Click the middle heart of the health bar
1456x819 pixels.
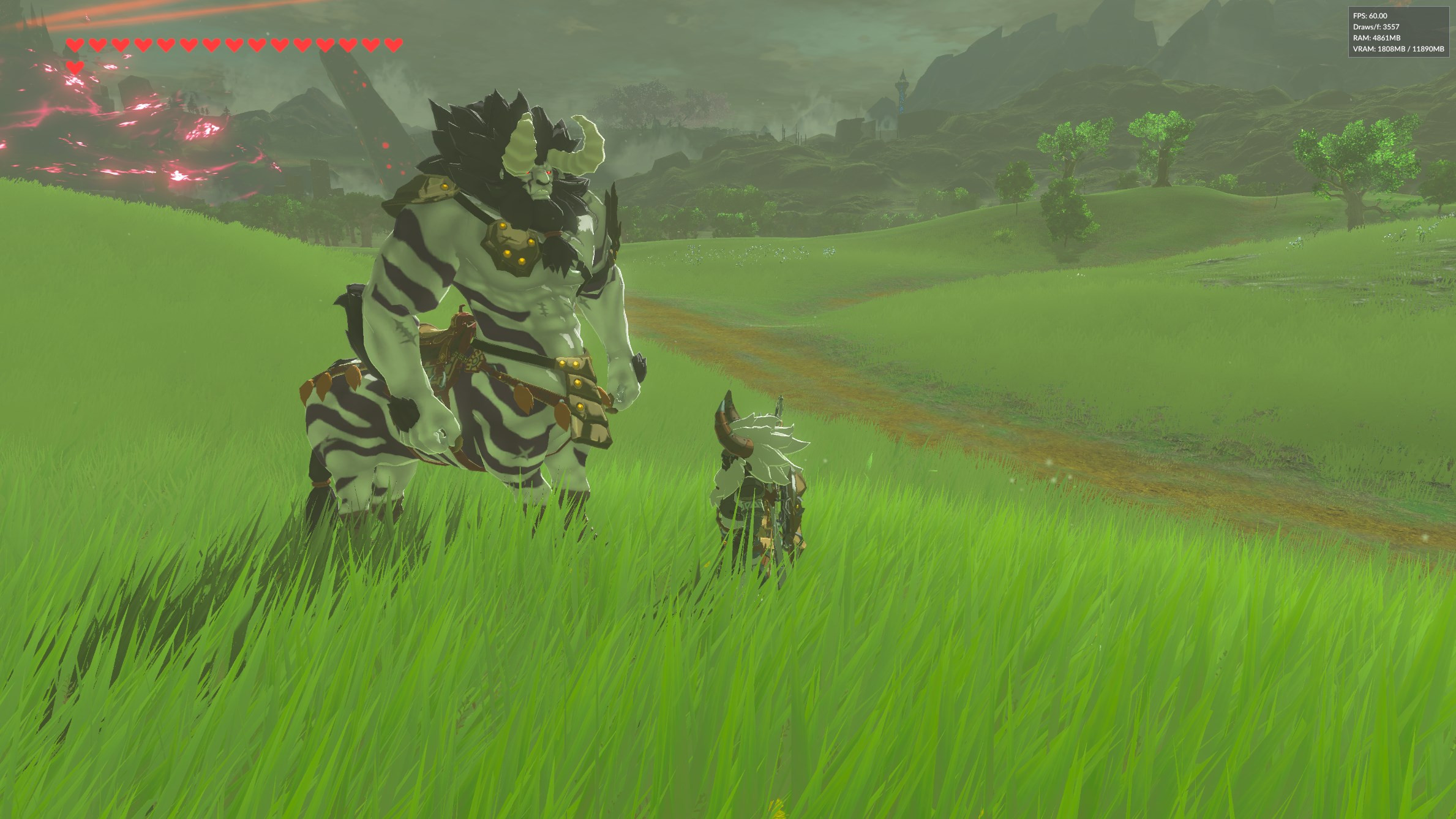coord(234,45)
